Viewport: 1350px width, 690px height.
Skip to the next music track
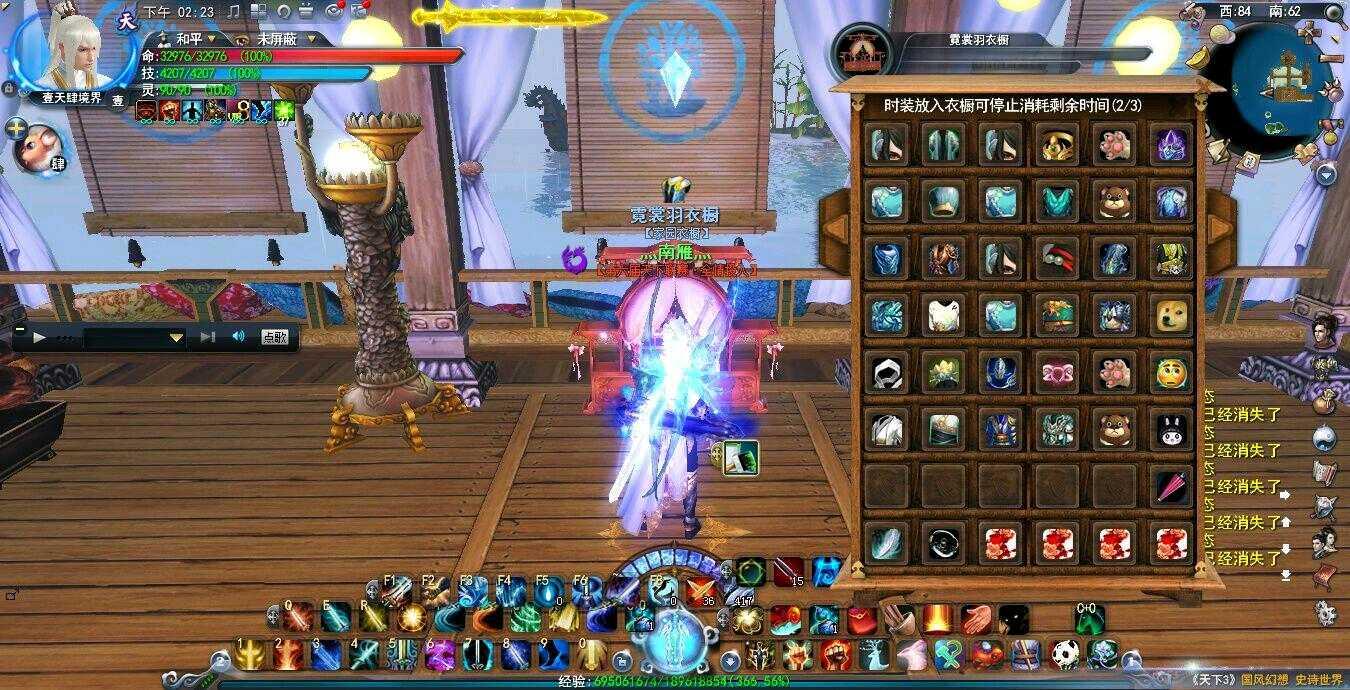click(x=208, y=337)
